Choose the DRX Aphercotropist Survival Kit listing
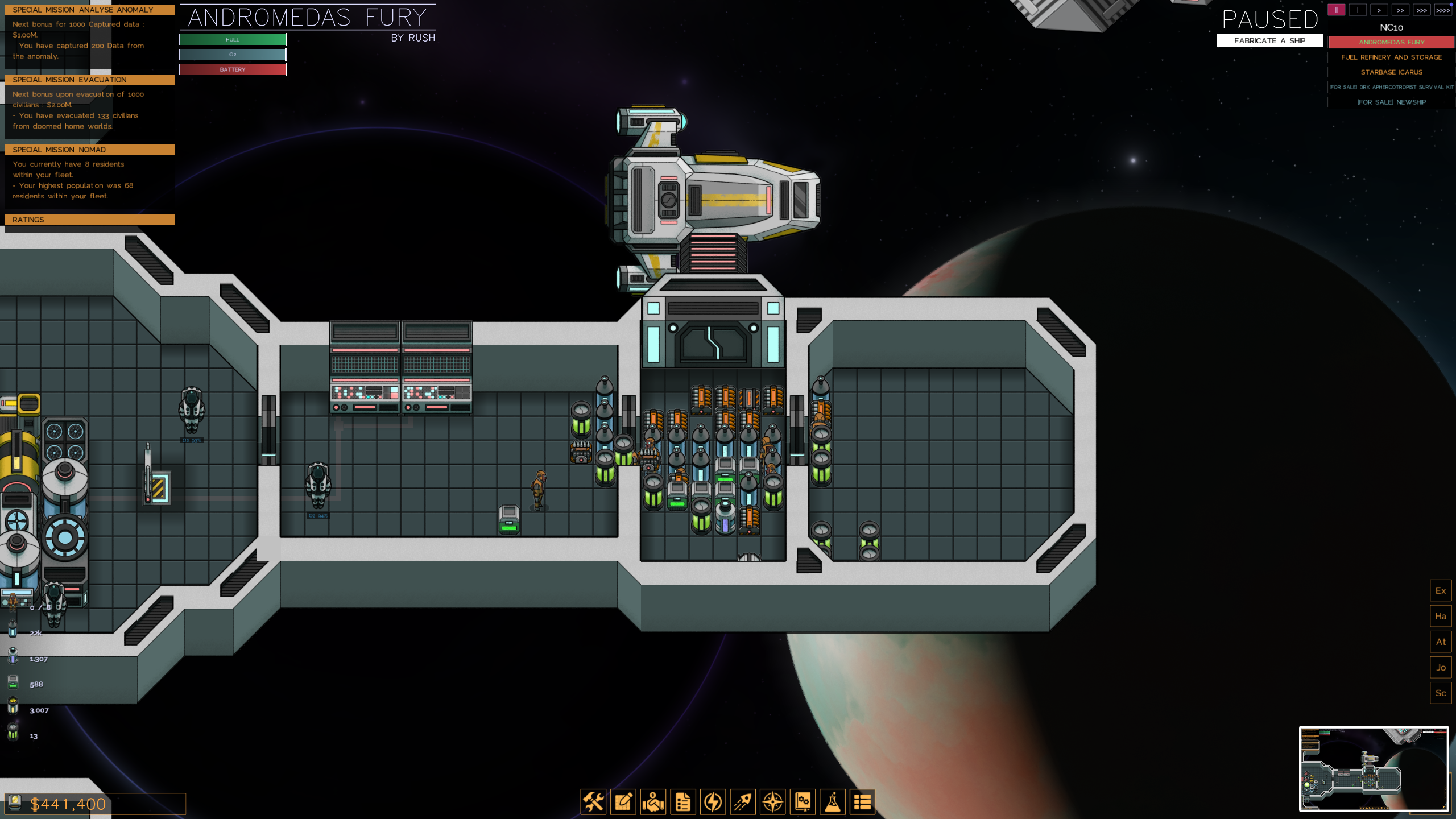Image resolution: width=1456 pixels, height=819 pixels. point(1391,87)
